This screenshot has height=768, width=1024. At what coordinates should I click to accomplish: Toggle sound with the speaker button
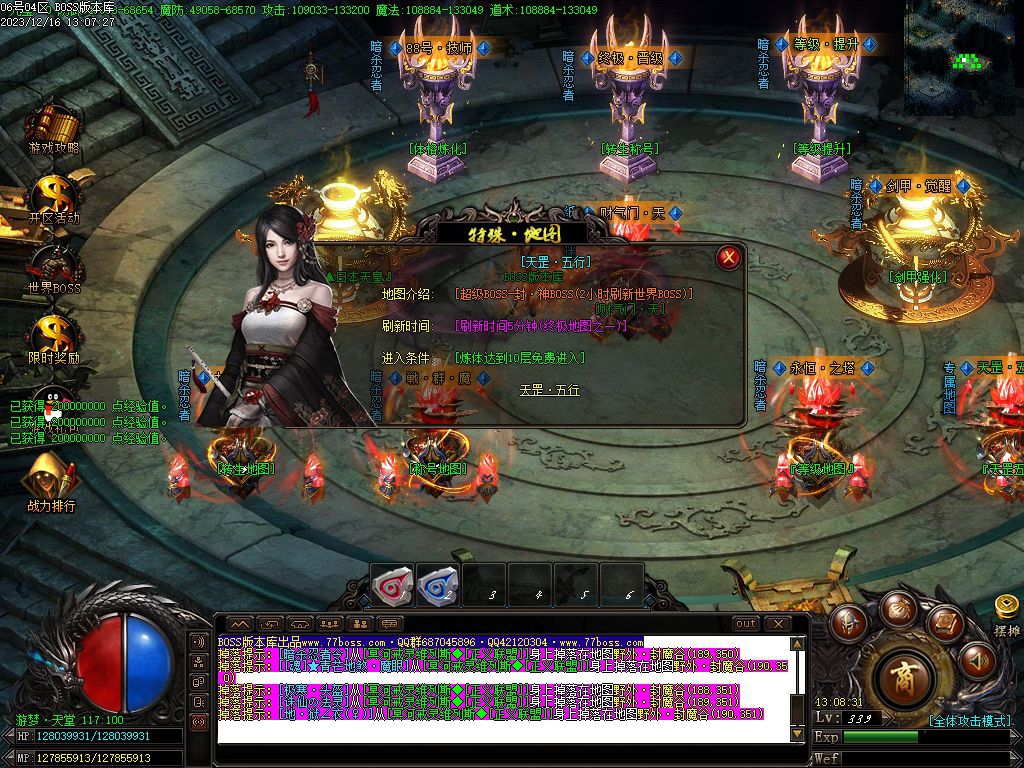pyautogui.click(x=977, y=660)
